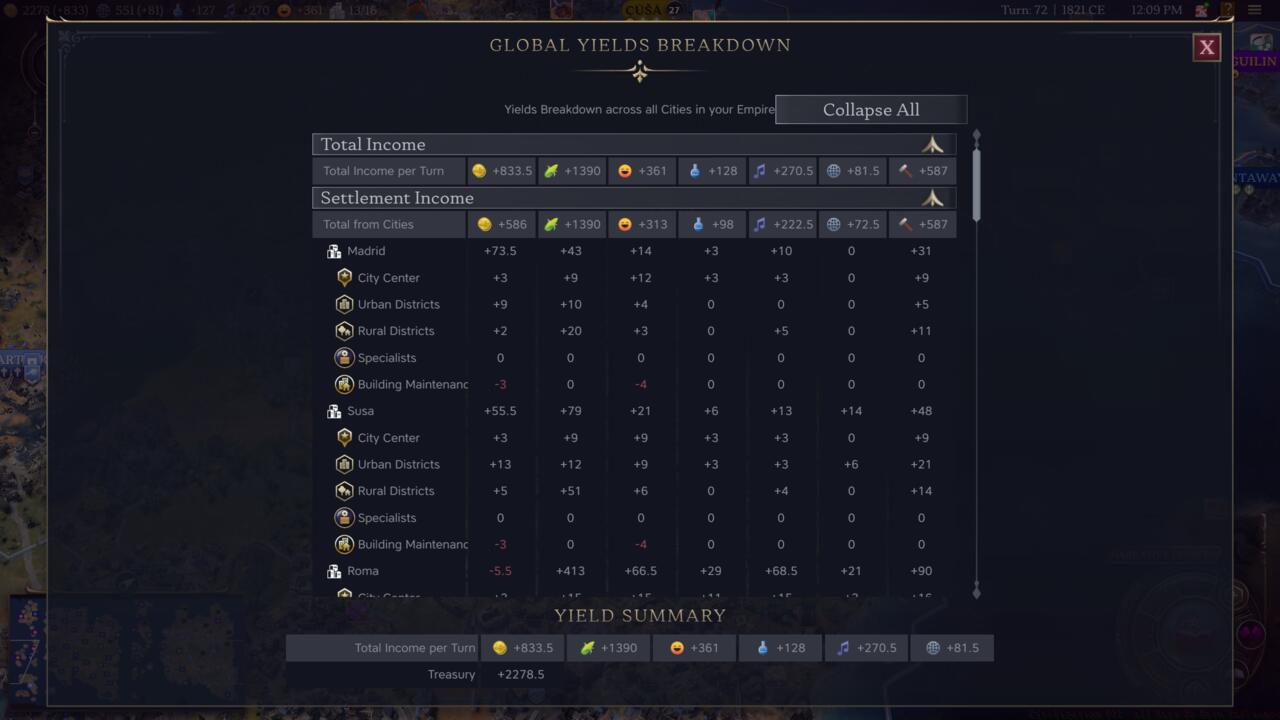1280x720 pixels.
Task: Click the Rural Districts icon under Susa
Action: (344, 490)
